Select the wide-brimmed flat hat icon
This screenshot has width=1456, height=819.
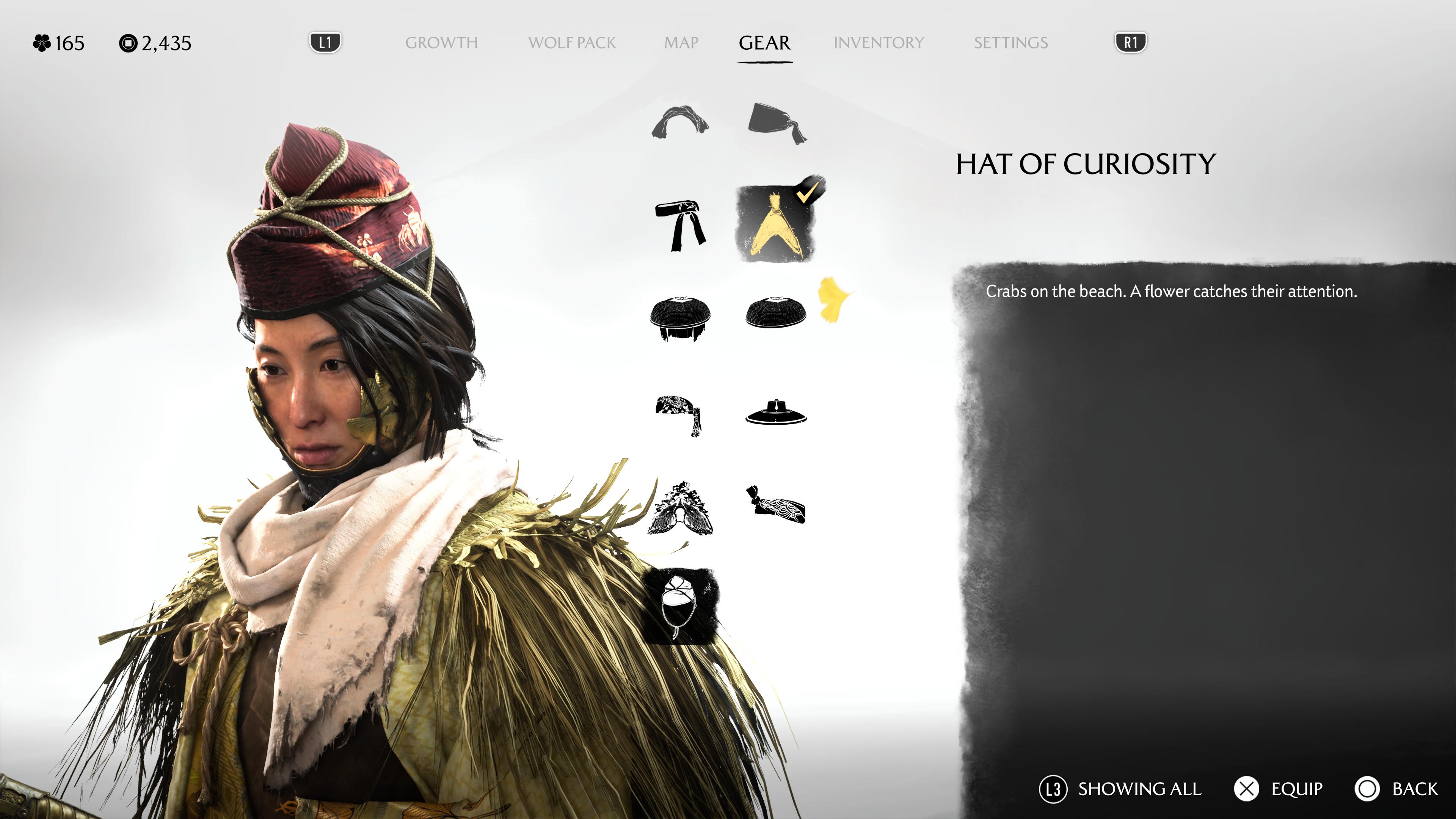click(x=775, y=413)
